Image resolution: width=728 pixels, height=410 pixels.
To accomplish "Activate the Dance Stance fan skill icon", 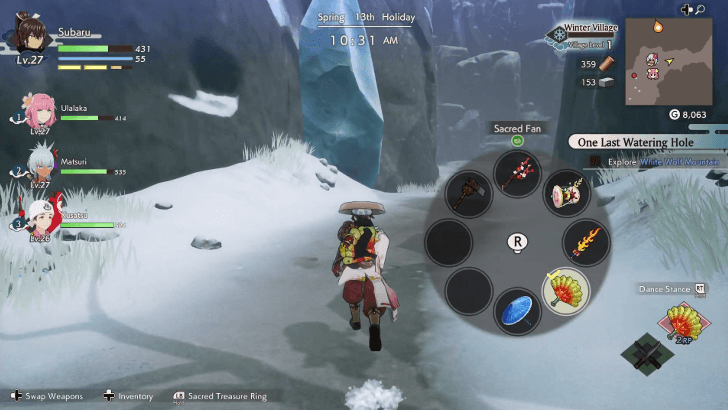I will click(x=682, y=323).
